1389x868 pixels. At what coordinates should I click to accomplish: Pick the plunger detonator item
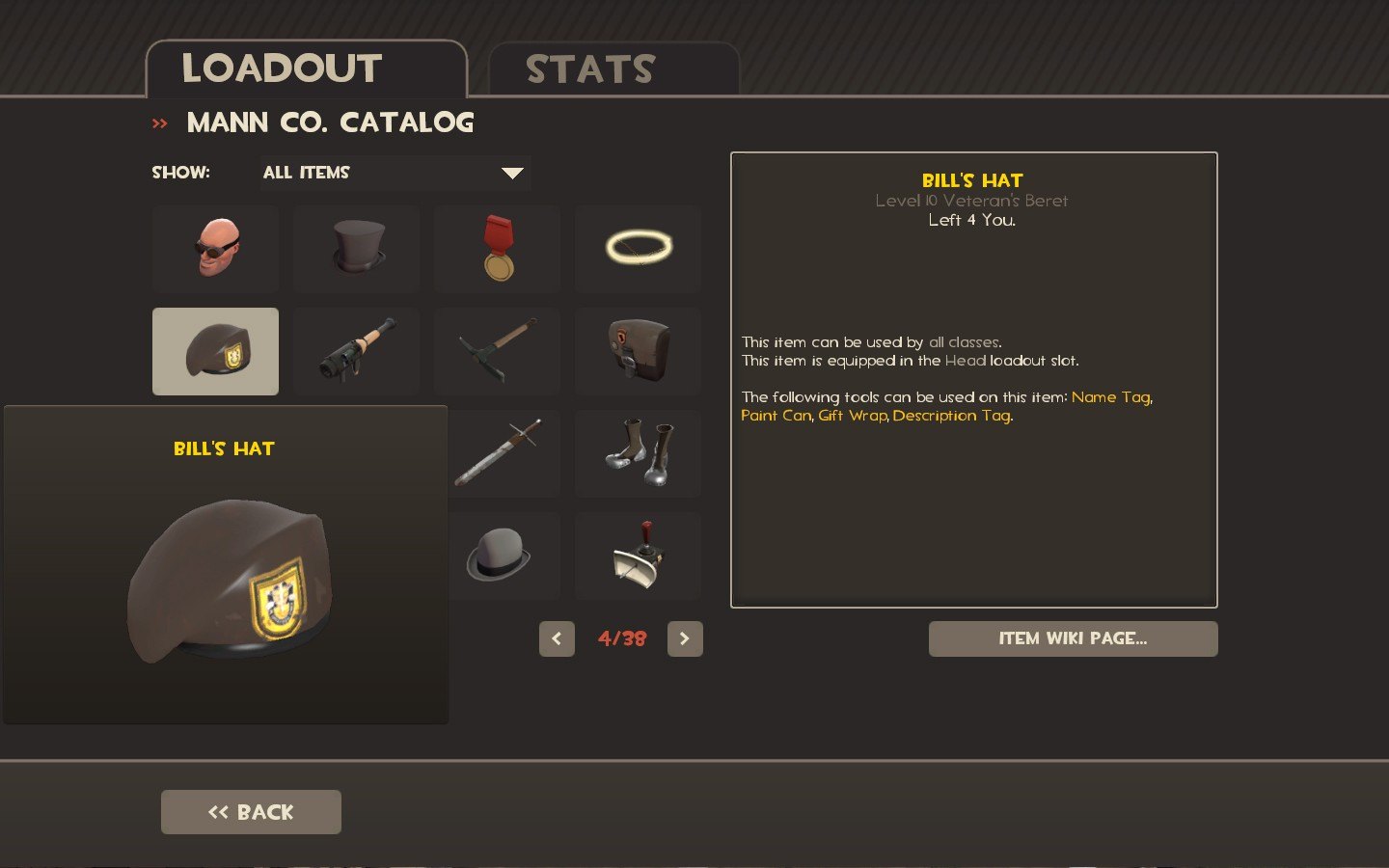click(x=638, y=556)
